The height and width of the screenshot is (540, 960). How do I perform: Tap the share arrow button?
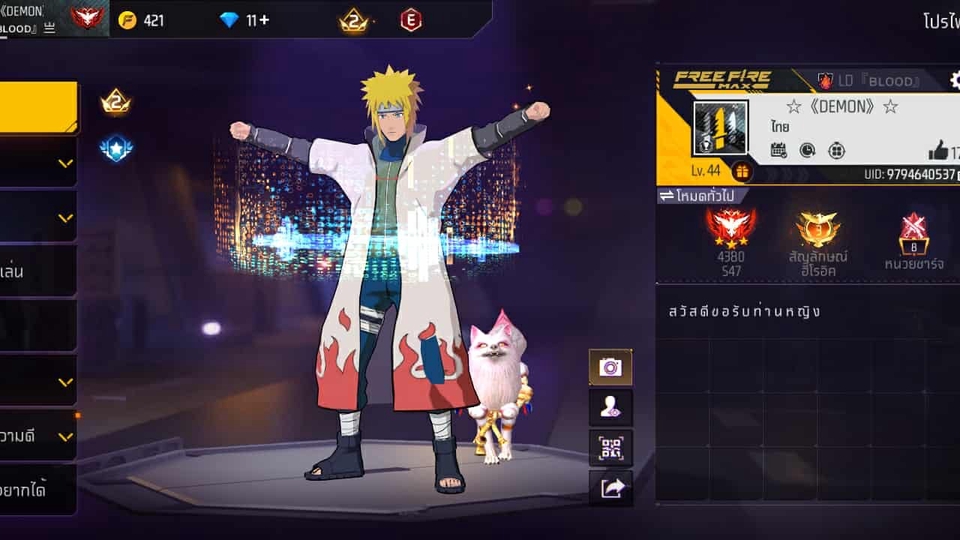610,487
